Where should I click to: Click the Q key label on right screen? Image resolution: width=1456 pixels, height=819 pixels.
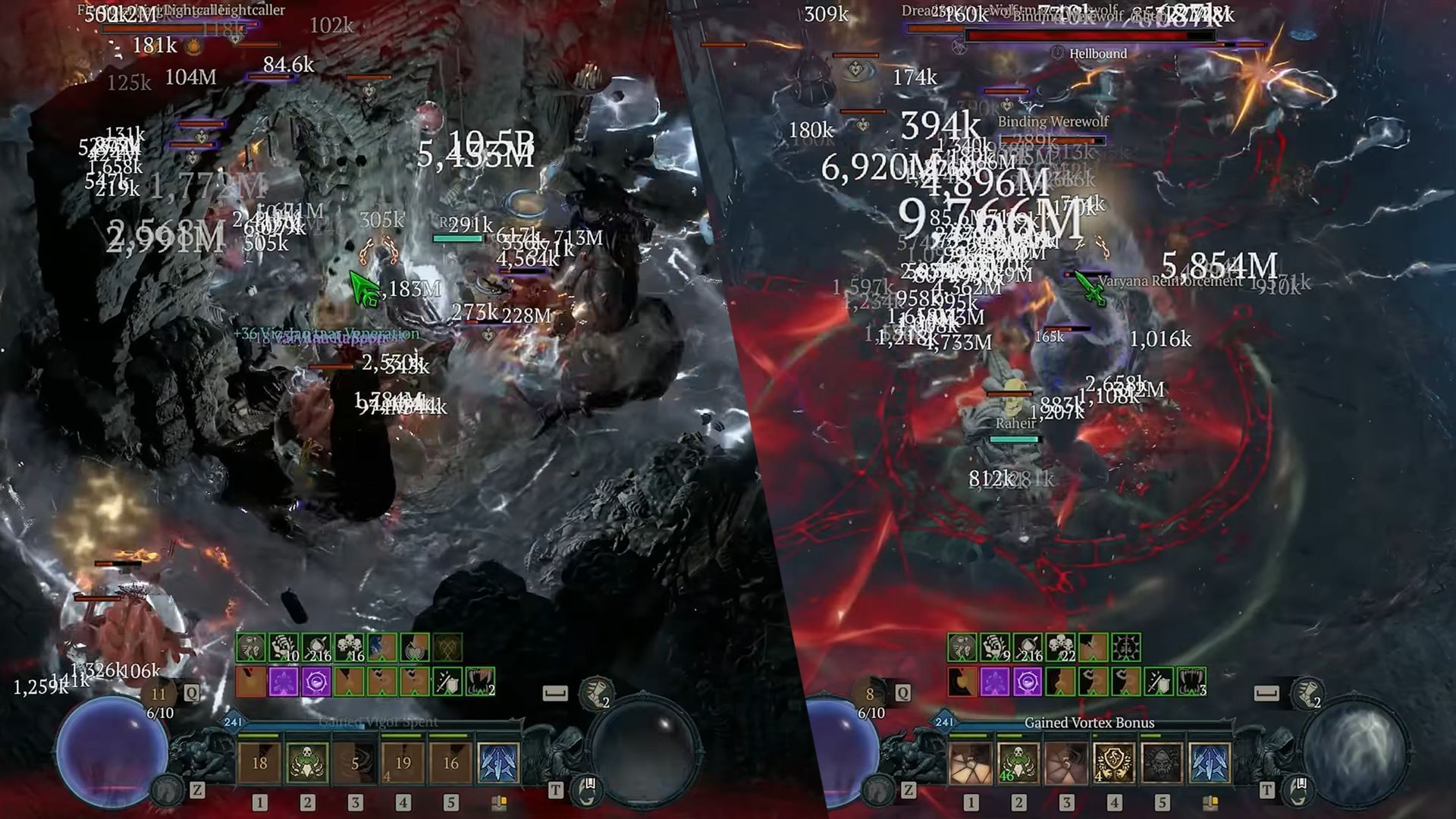click(x=902, y=692)
